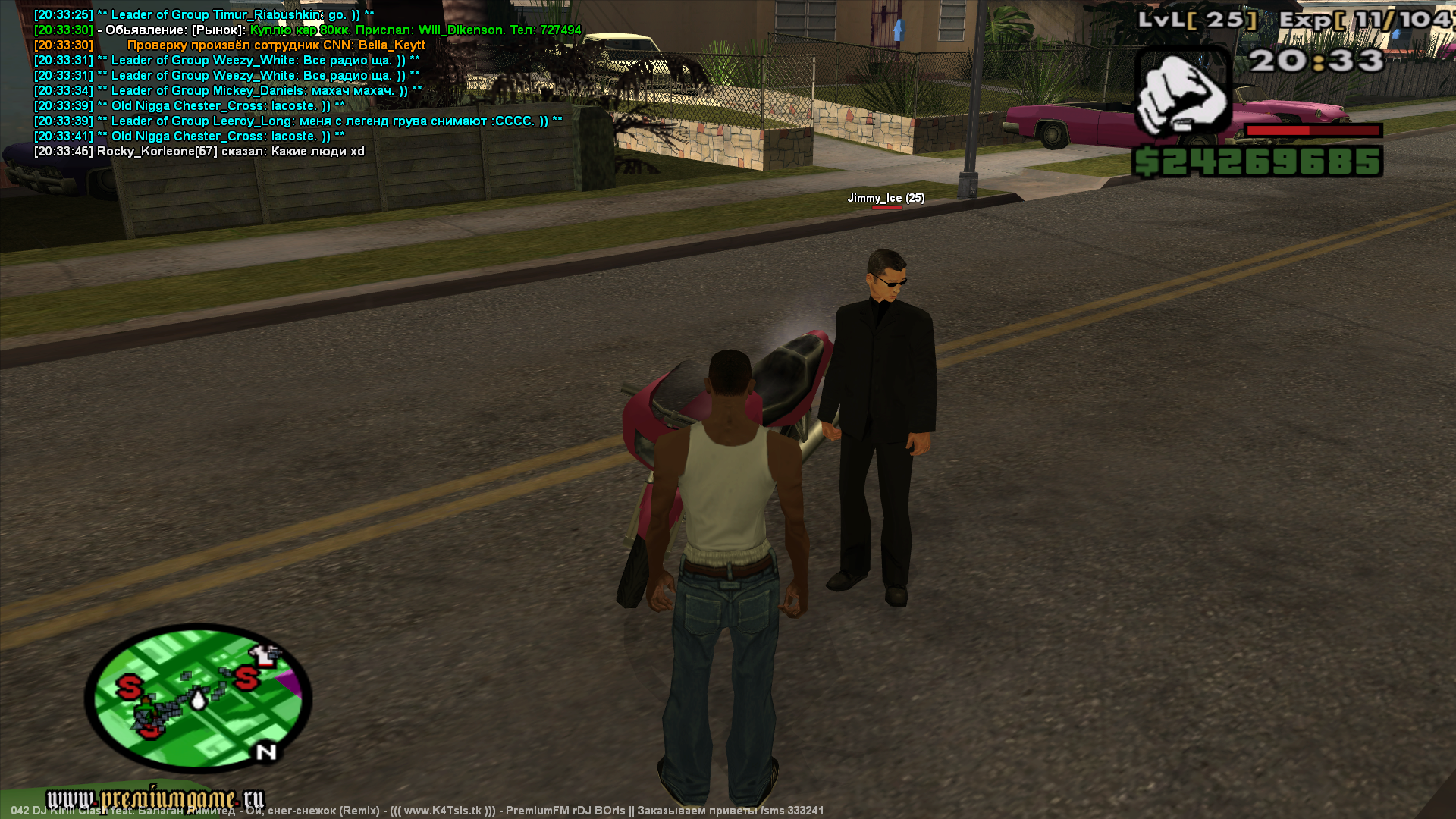This screenshot has height=819, width=1456.
Task: Click the Jimmy_Ice player name tag
Action: [885, 198]
